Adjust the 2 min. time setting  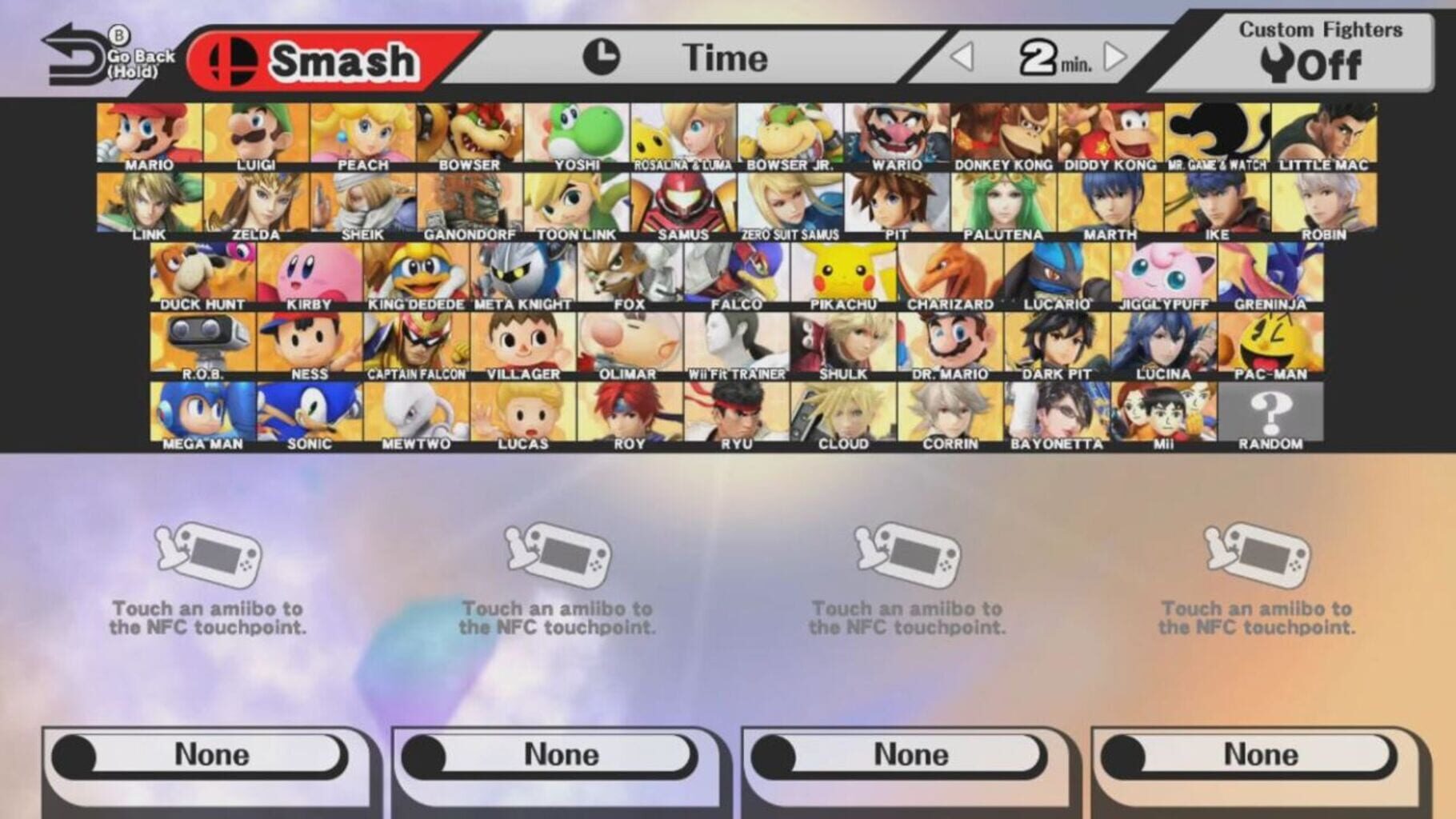pos(1040,58)
